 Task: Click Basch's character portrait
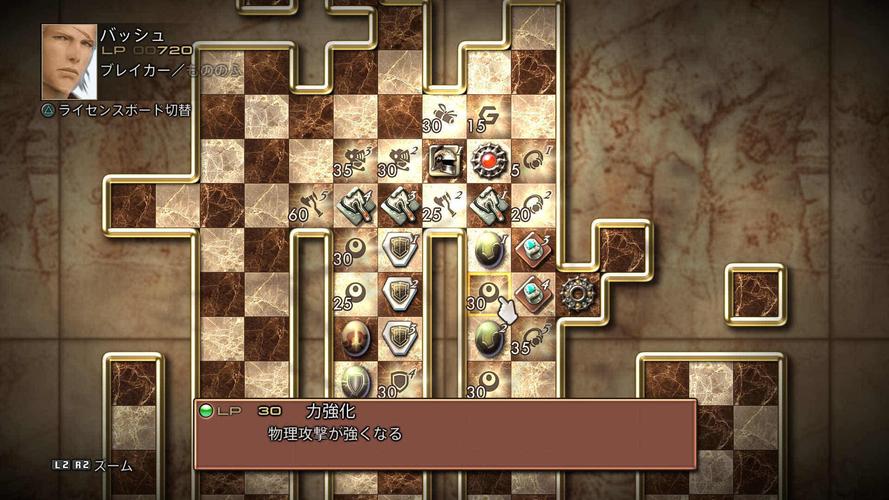coord(69,61)
